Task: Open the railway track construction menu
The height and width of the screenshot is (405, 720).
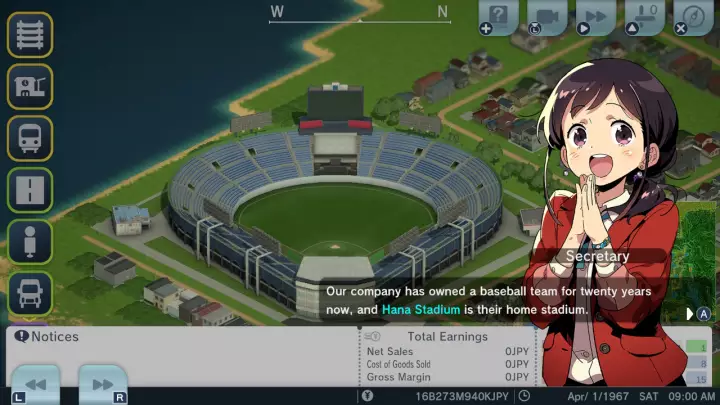Action: coord(30,34)
